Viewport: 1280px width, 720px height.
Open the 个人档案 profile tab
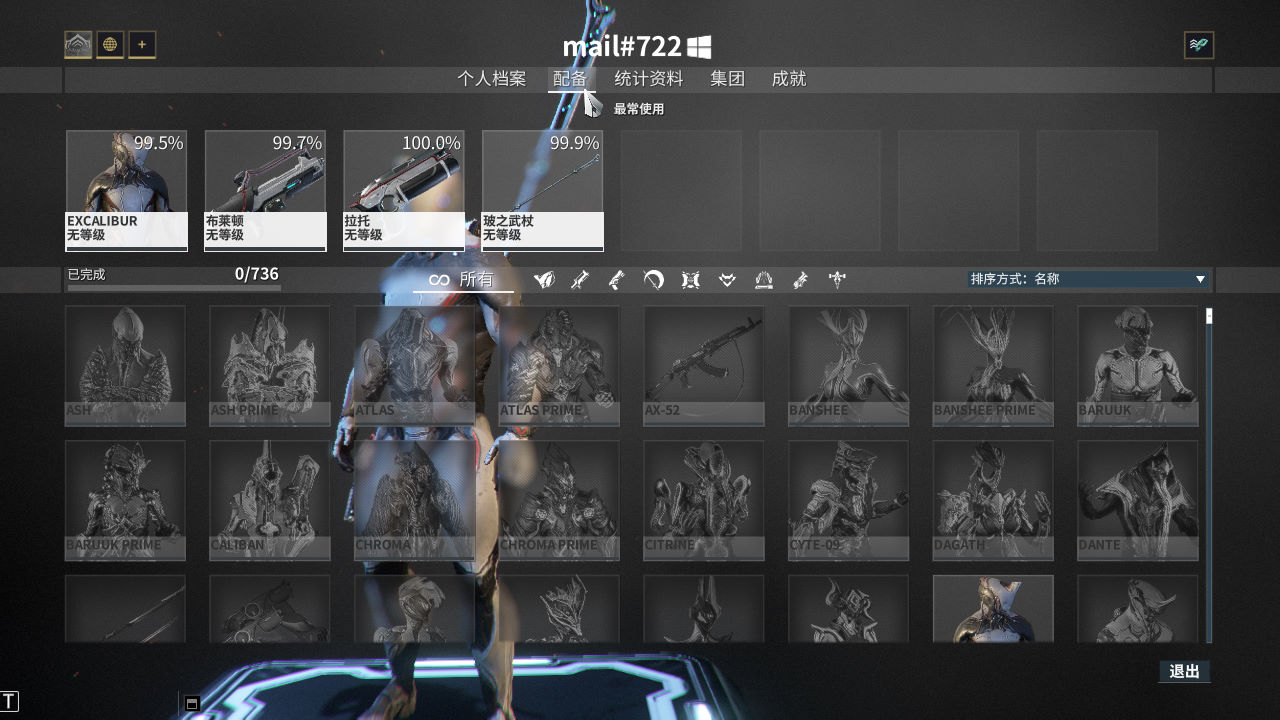pos(491,79)
